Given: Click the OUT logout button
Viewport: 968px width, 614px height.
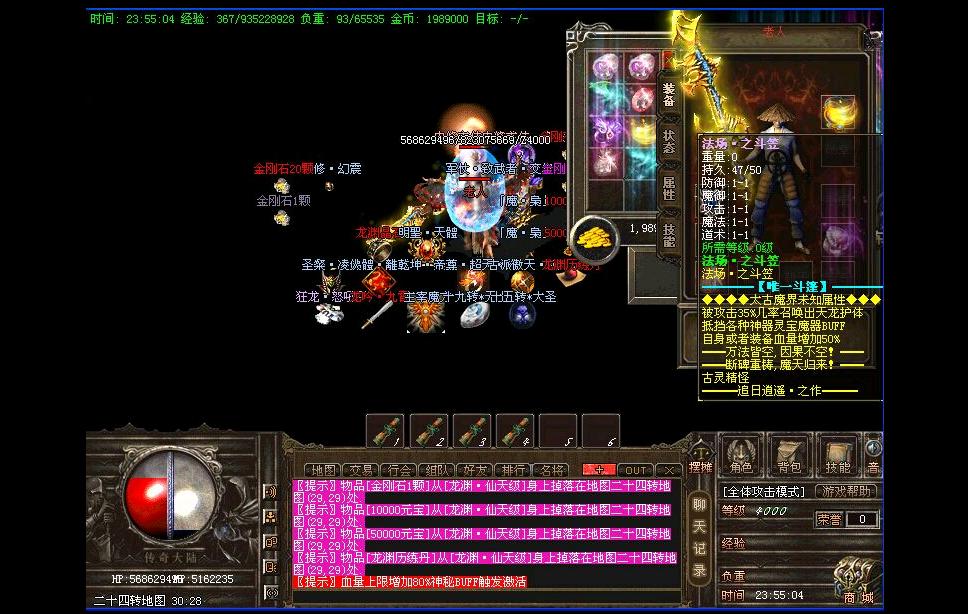Looking at the screenshot, I should [x=636, y=470].
